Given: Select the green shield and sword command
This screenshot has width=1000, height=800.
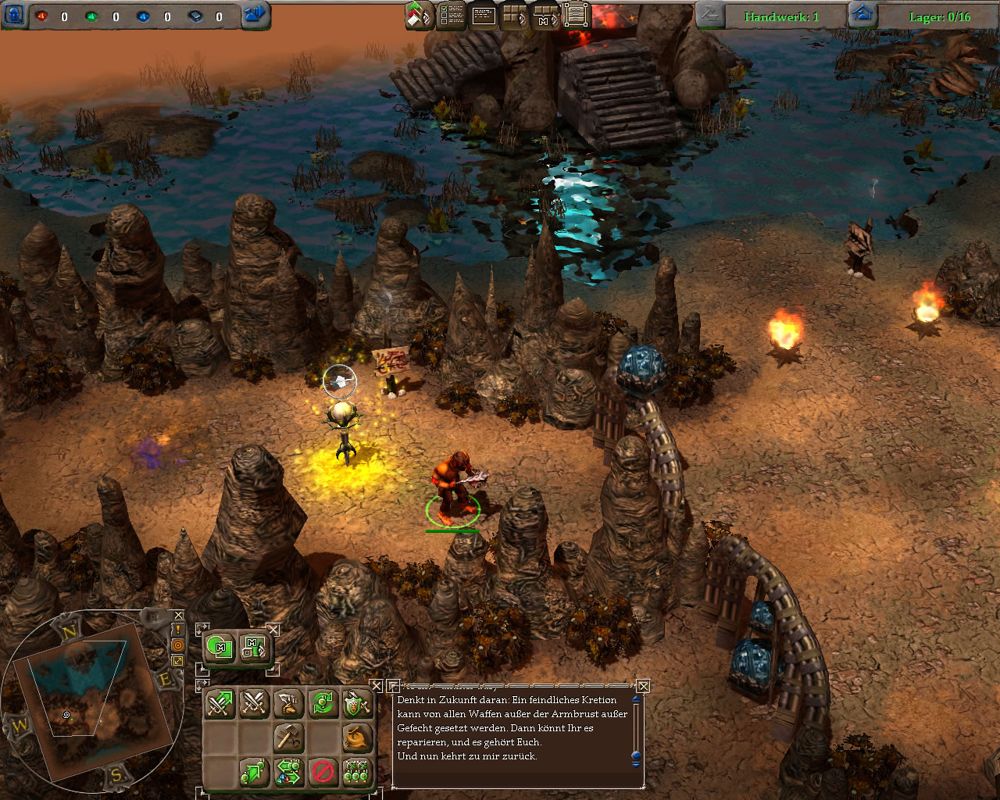Looking at the screenshot, I should tap(356, 704).
